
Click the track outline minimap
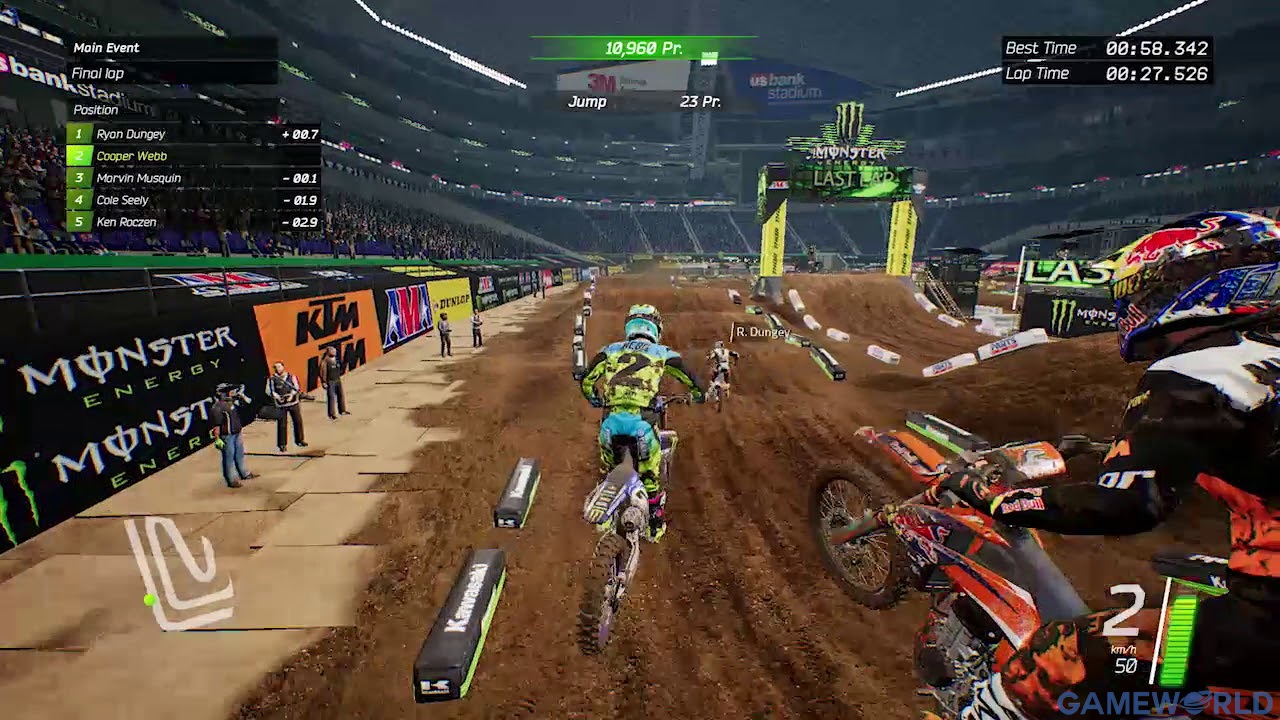180,573
